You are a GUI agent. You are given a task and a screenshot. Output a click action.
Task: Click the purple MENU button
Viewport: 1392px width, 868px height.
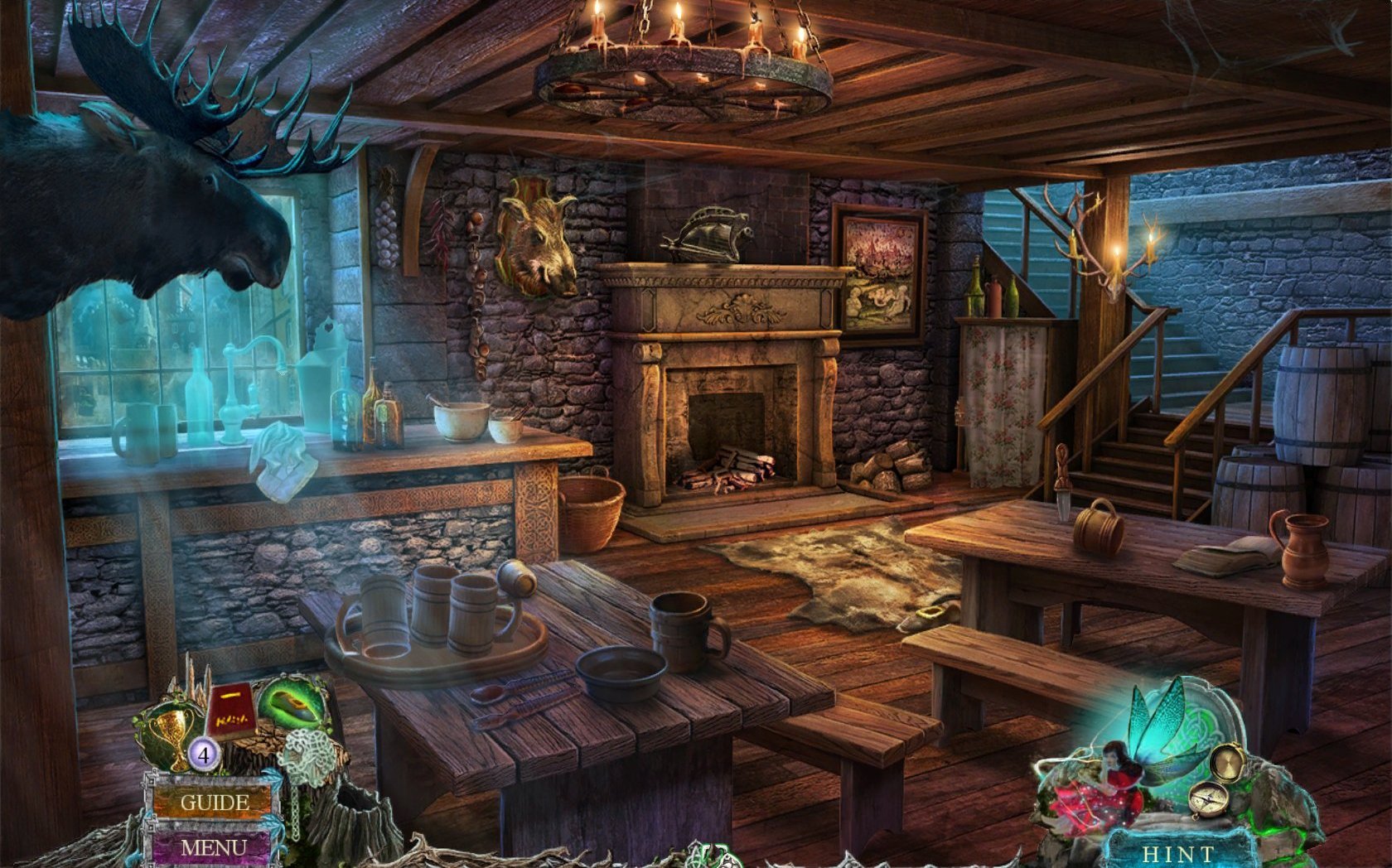click(x=213, y=847)
